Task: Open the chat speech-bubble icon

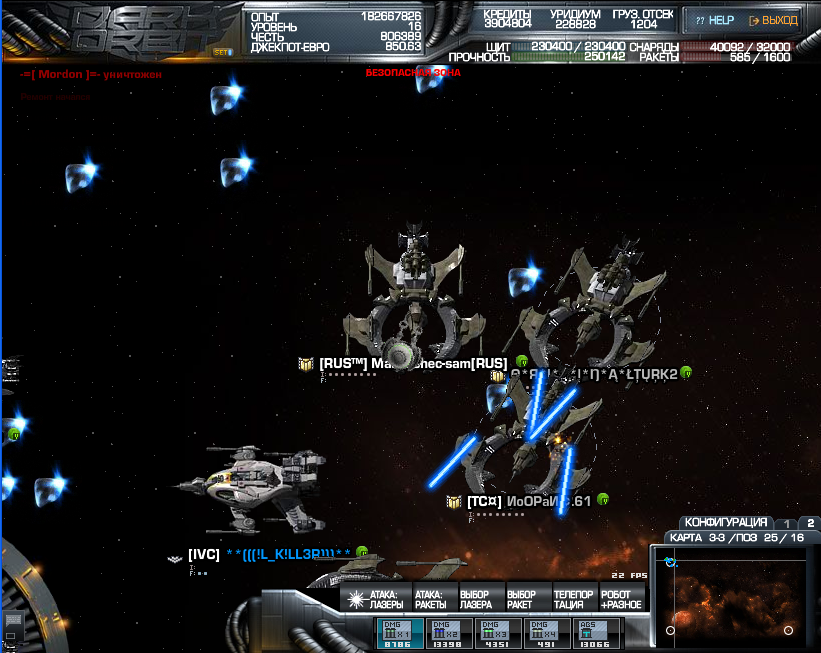Action: tap(14, 622)
